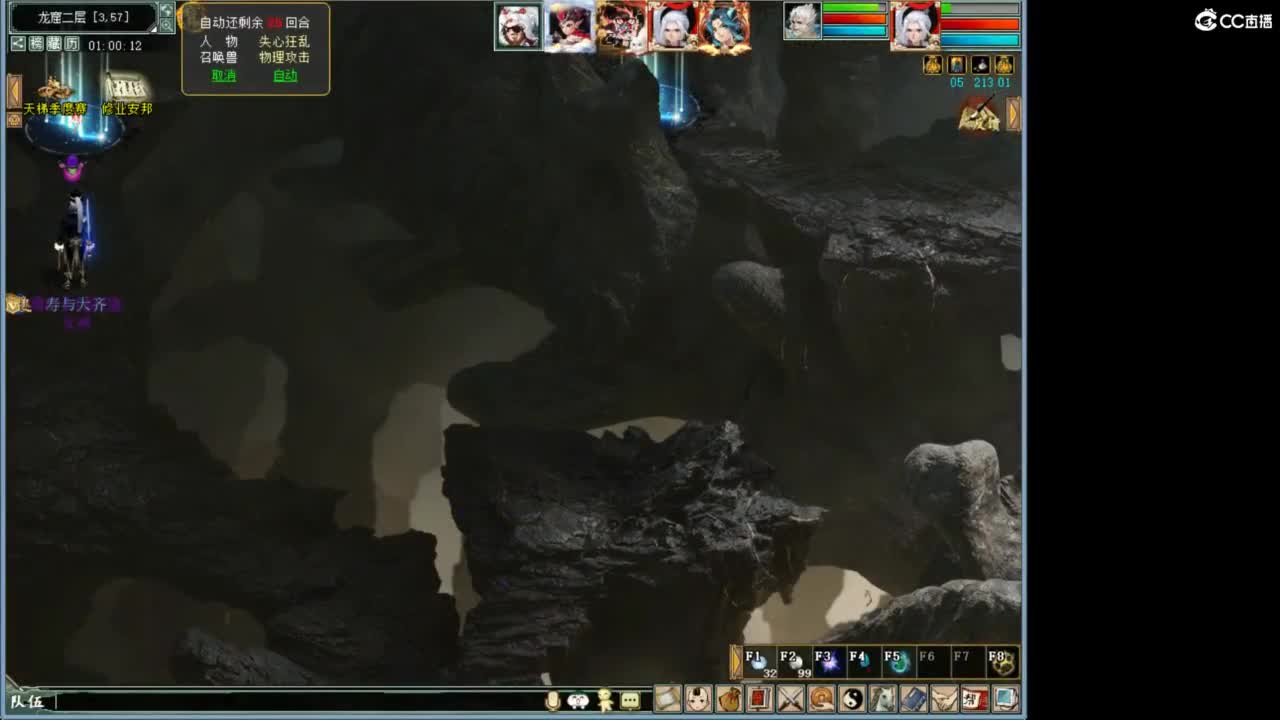Screen dimensions: 1280x720
Task: Click the 队伍 team chat channel label
Action: pyautogui.click(x=26, y=703)
